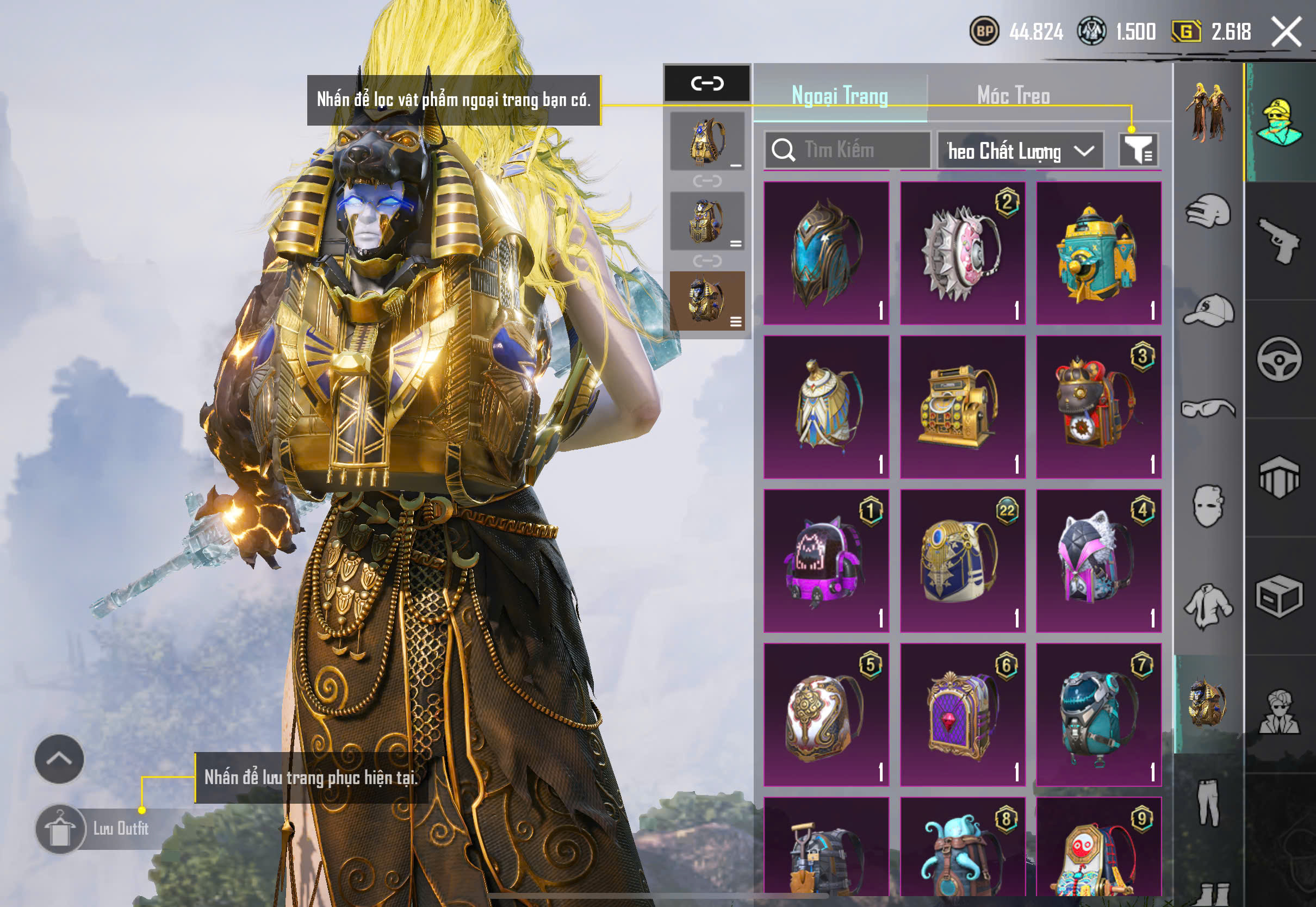
Task: Open the Theo Chất Lượng sort dropdown
Action: tap(1020, 151)
